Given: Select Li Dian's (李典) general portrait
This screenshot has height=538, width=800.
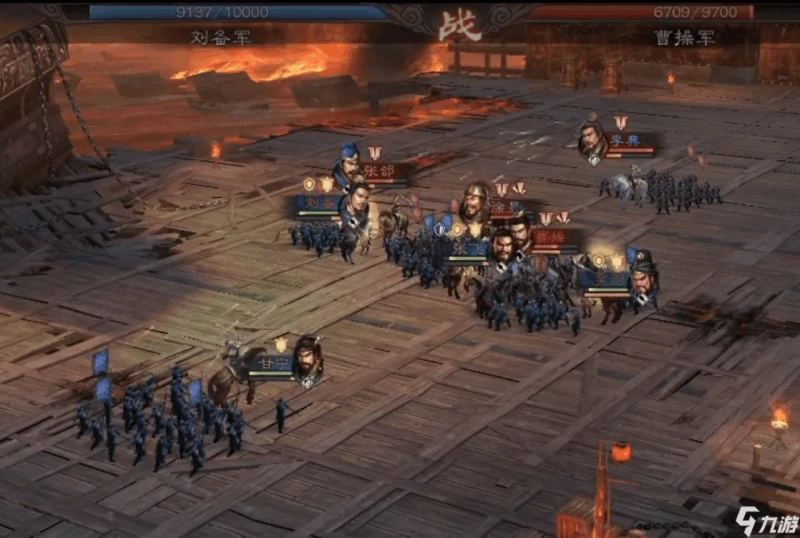Looking at the screenshot, I should click(x=592, y=141).
